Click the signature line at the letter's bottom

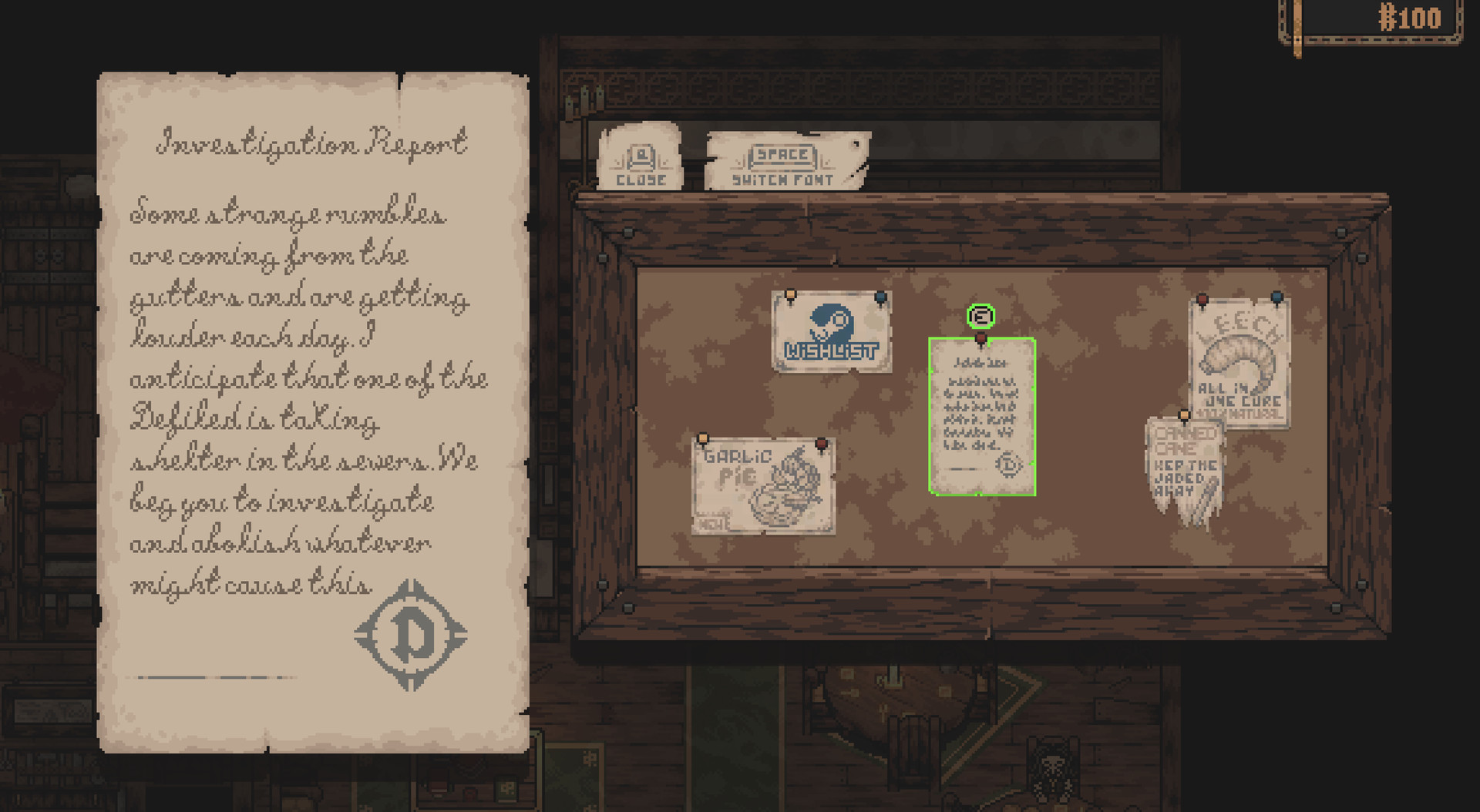tap(205, 679)
